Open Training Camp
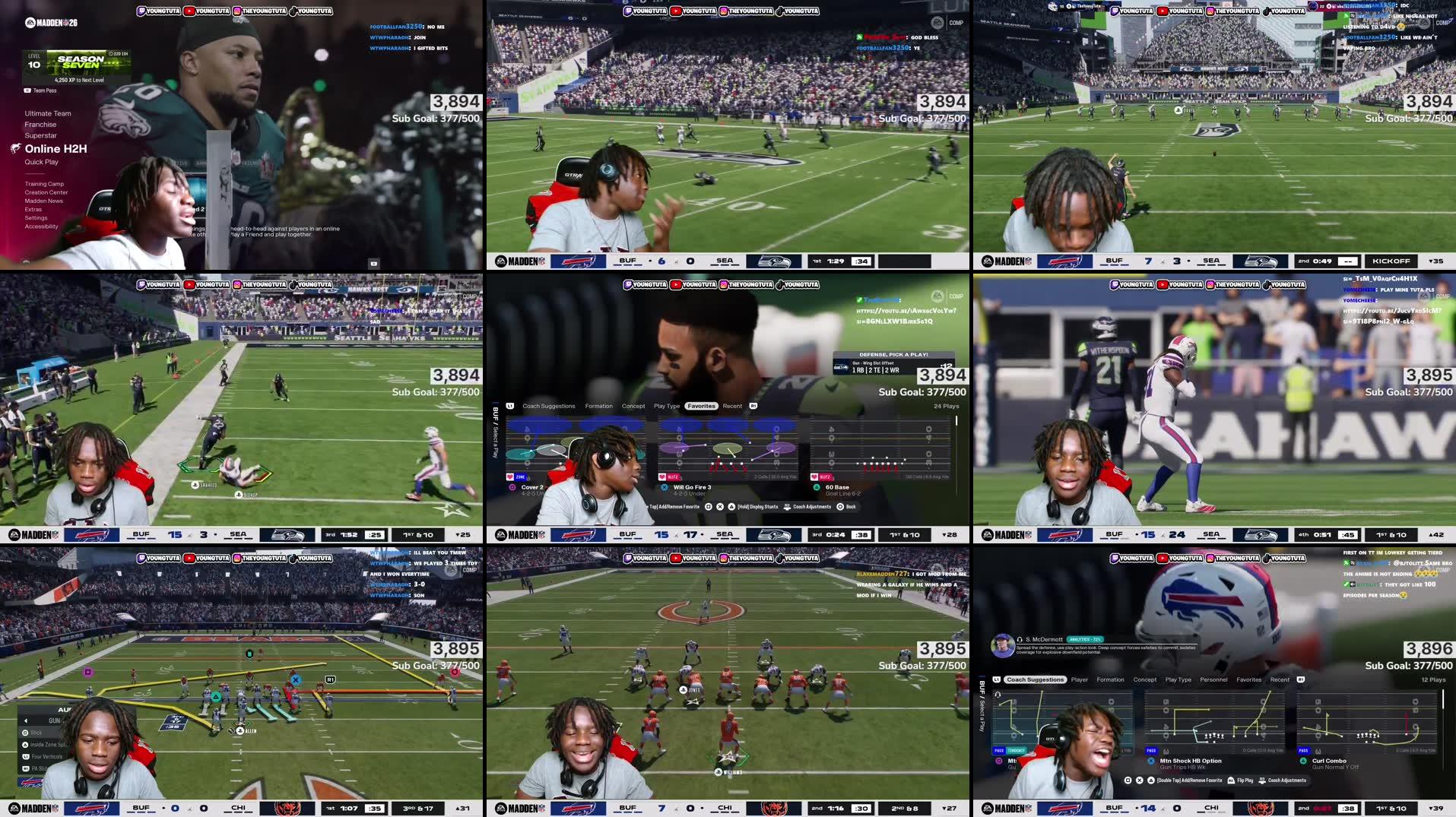This screenshot has width=1456, height=817. [x=44, y=184]
